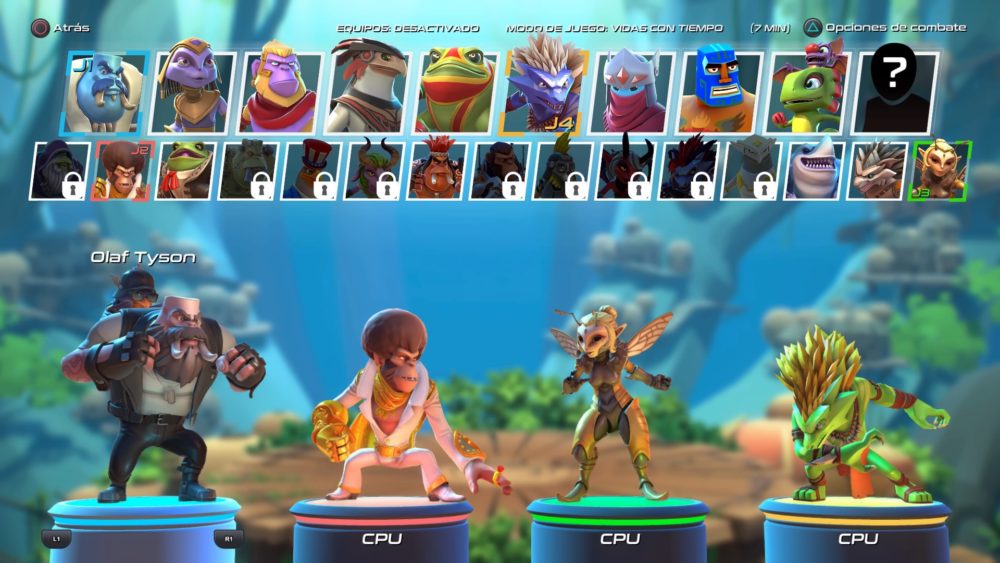Pick the frog with red neckerchief
Image resolution: width=1000 pixels, height=563 pixels.
(184, 171)
